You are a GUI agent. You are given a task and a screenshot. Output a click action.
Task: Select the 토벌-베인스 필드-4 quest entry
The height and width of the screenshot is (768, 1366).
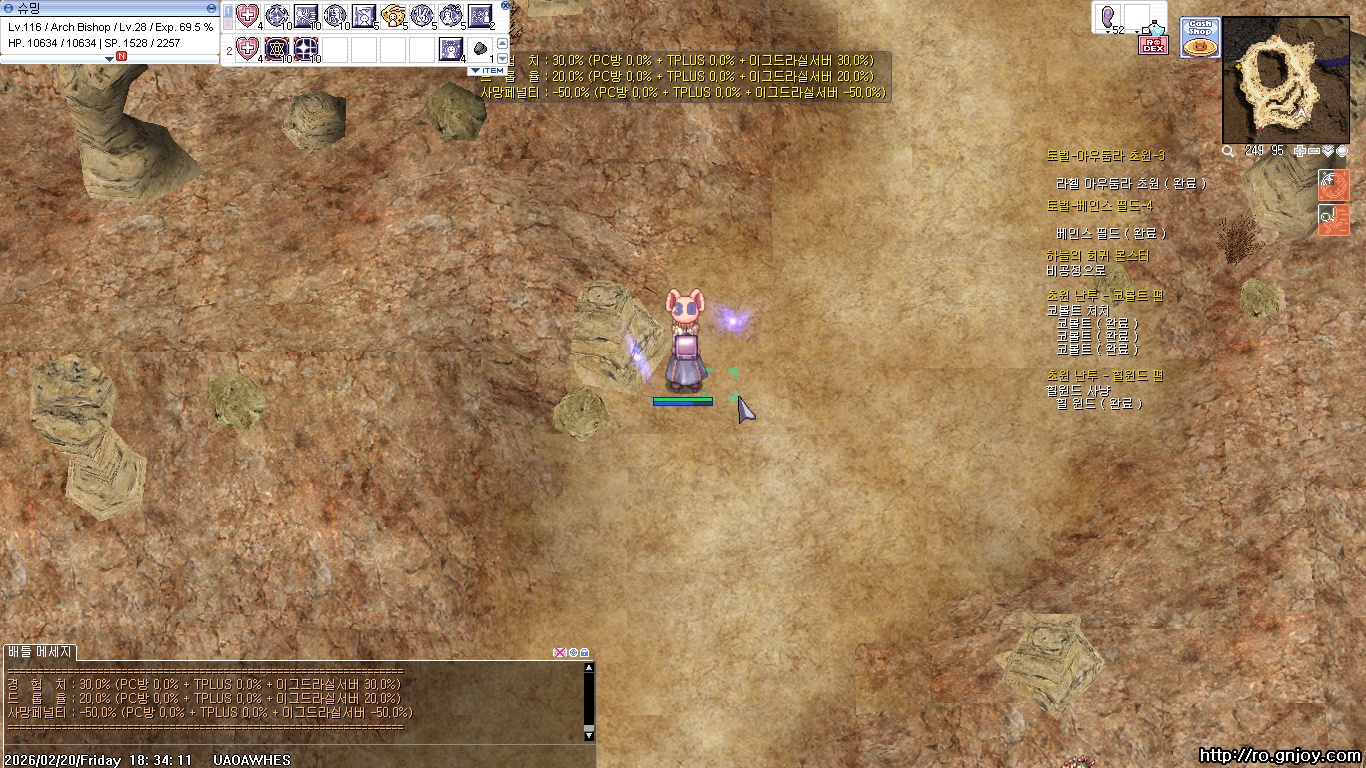click(1099, 206)
